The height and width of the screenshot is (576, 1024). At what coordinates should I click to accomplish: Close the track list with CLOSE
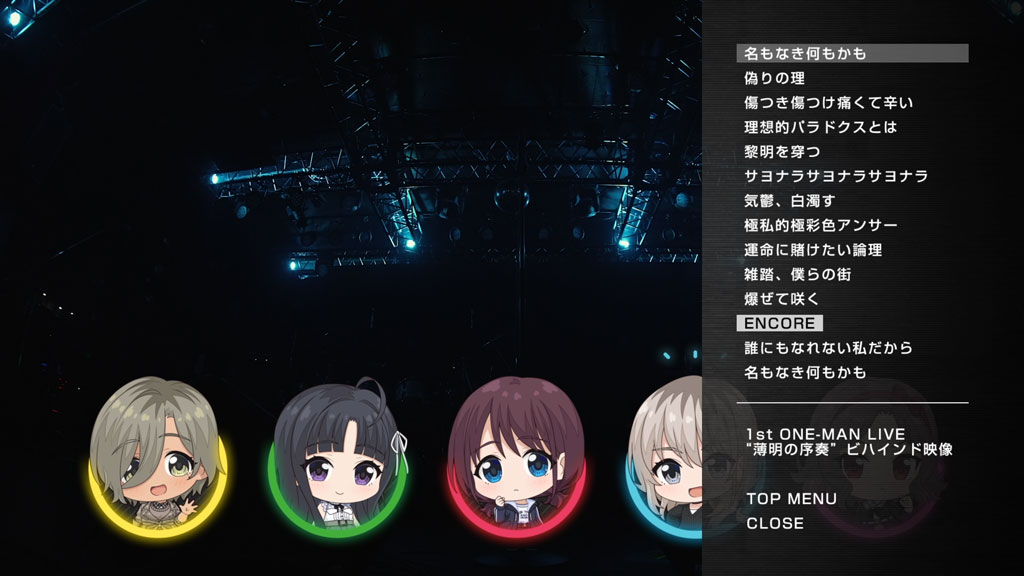(774, 523)
